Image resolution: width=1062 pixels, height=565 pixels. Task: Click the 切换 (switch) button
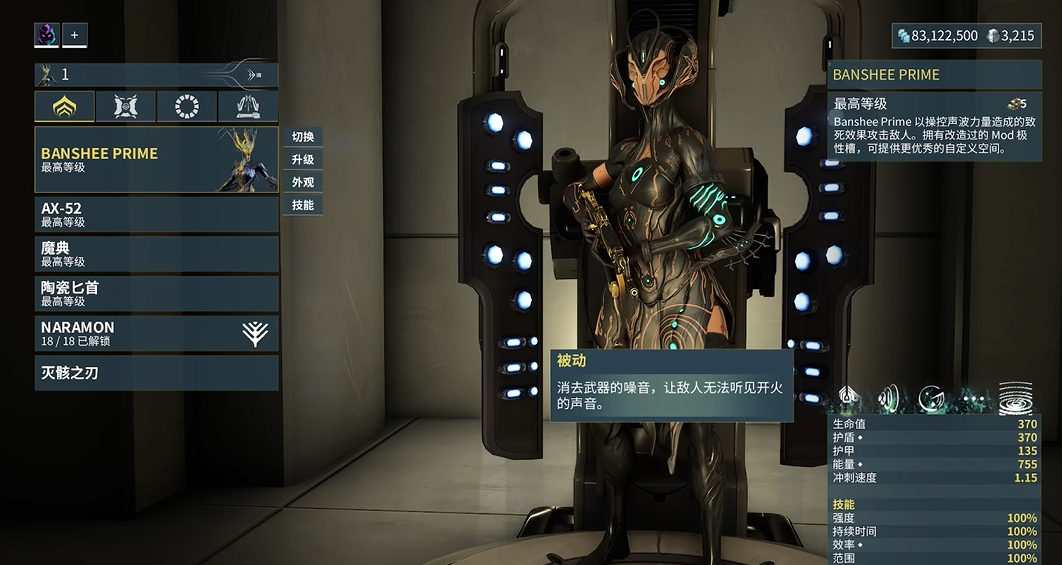tap(303, 137)
